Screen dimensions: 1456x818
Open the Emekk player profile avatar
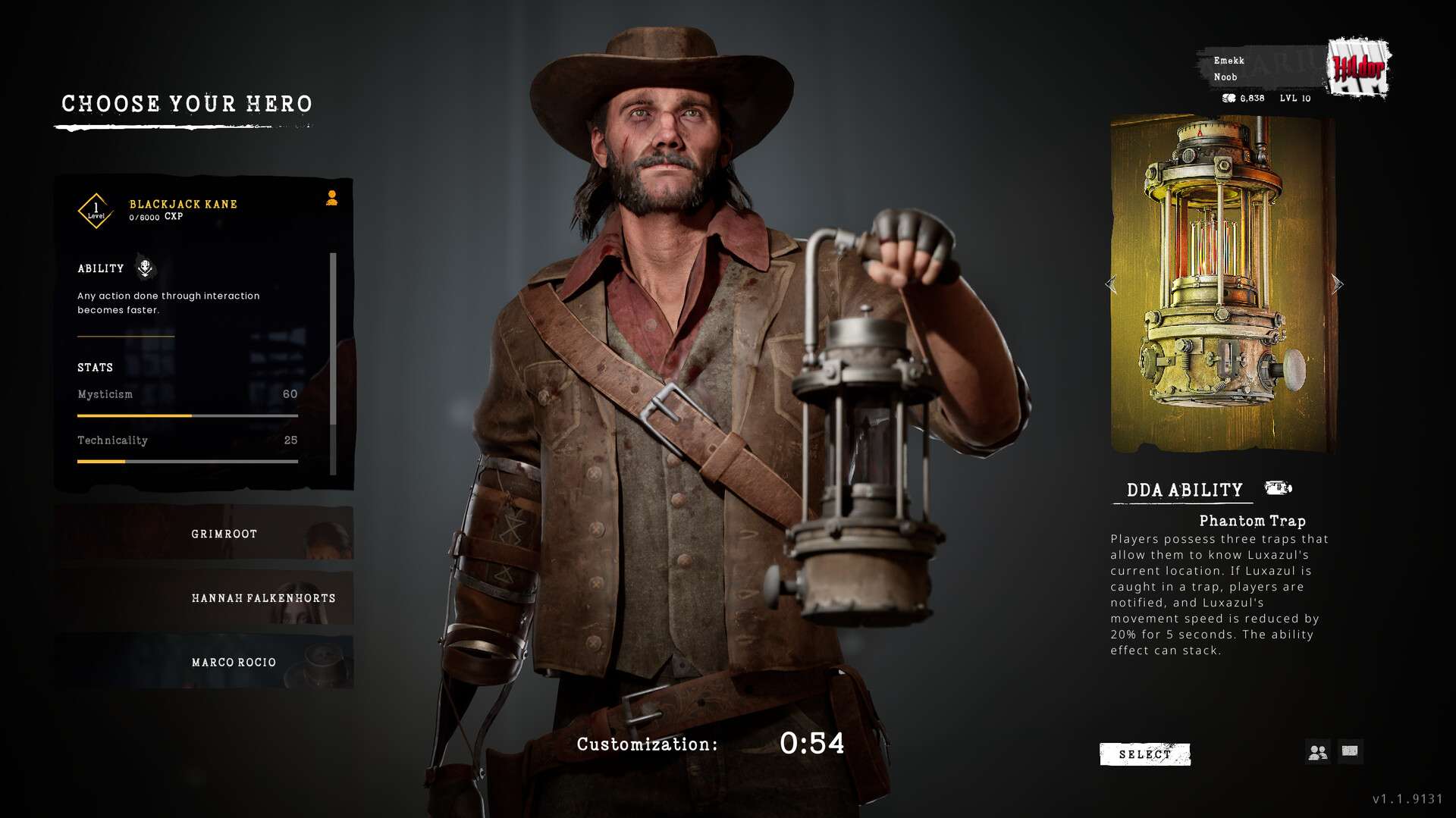(1360, 69)
